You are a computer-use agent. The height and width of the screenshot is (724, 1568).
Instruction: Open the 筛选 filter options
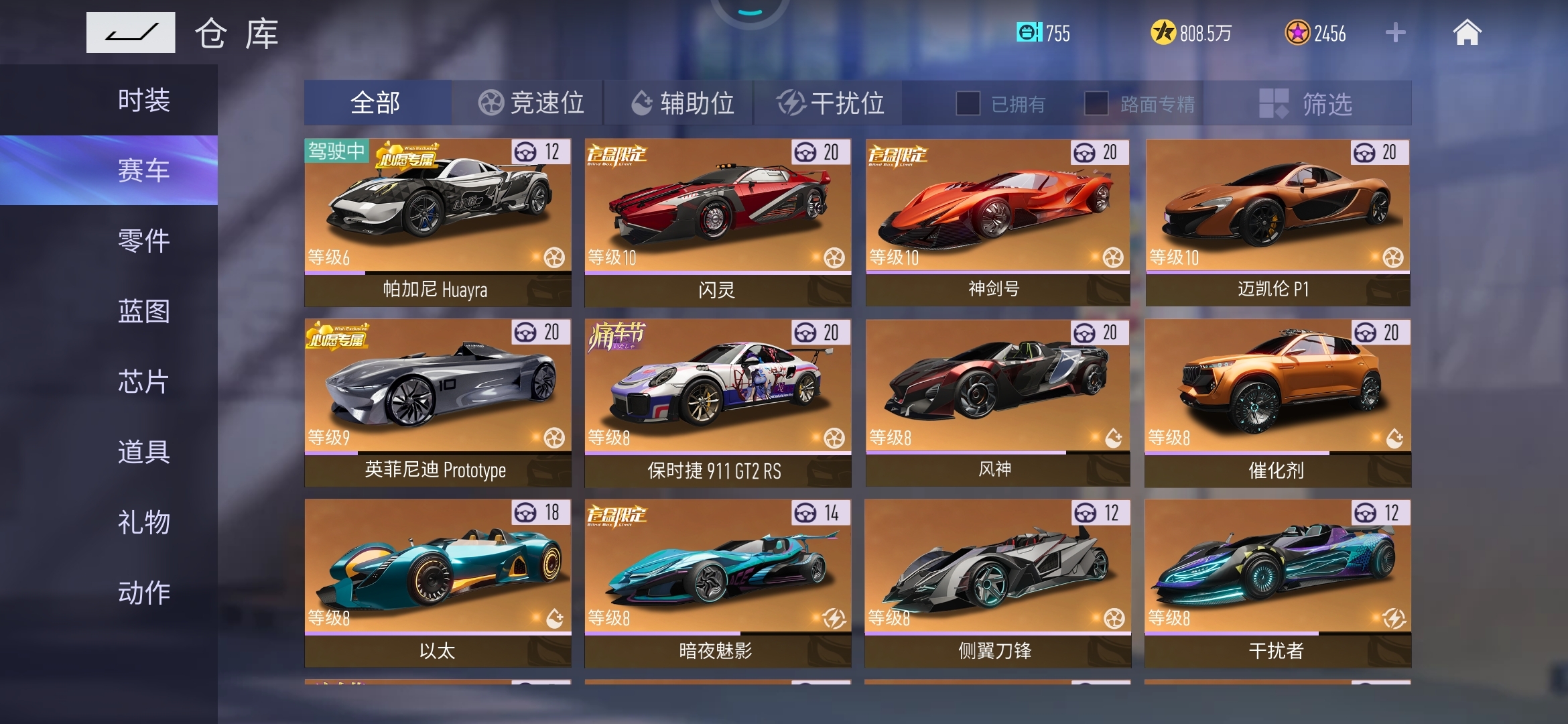tap(1307, 103)
